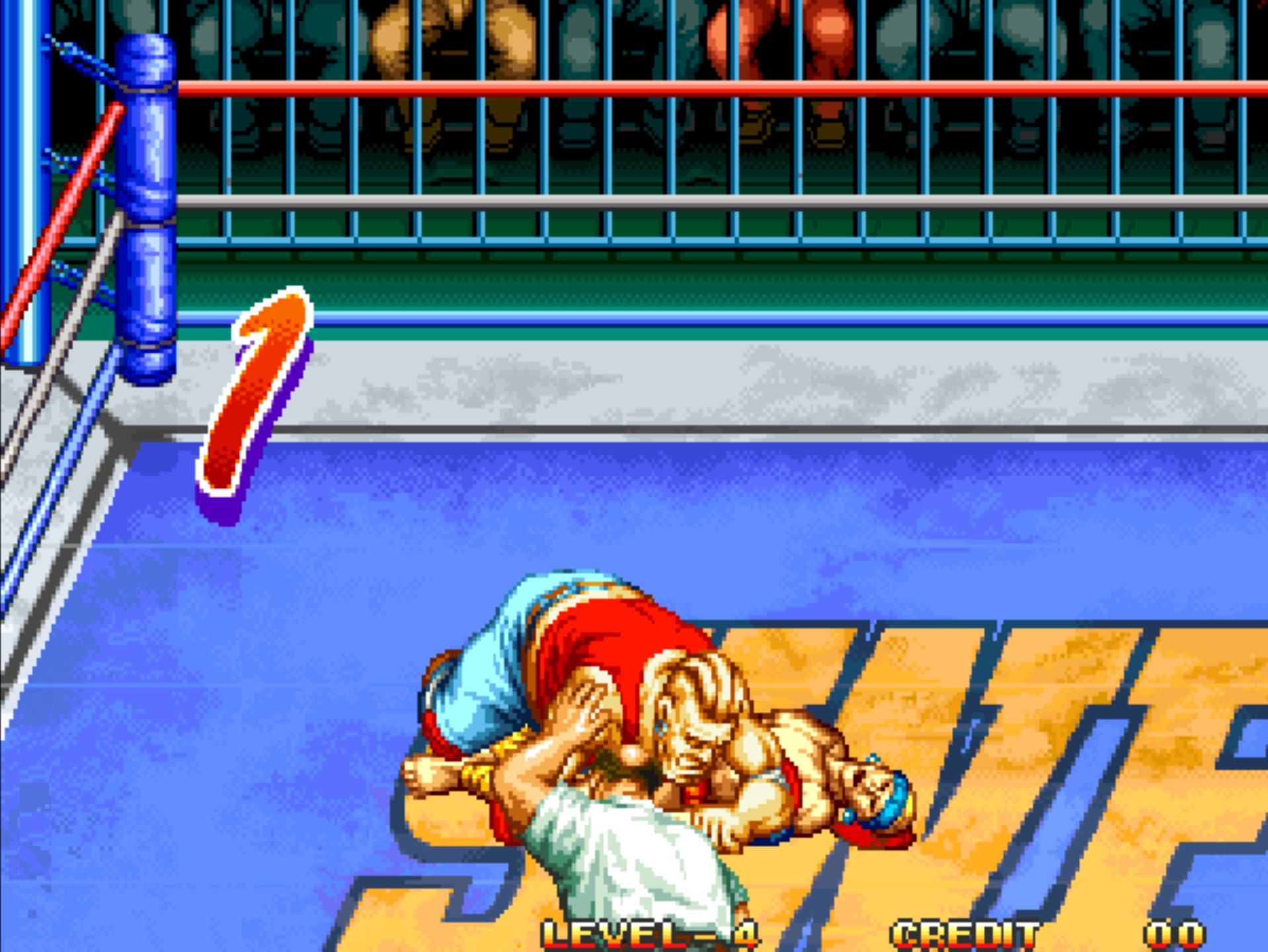
Task: Select the blue corner ring post
Action: pos(147,198)
